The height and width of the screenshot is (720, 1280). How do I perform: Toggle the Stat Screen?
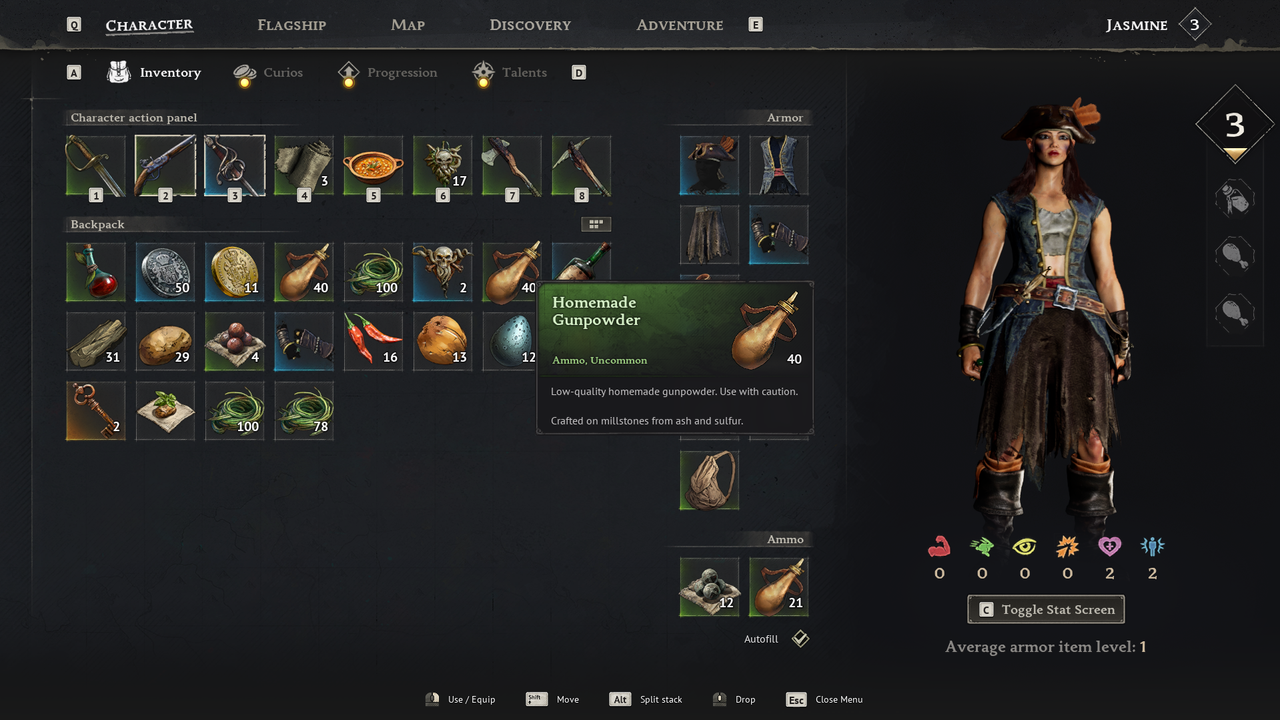coord(1045,609)
